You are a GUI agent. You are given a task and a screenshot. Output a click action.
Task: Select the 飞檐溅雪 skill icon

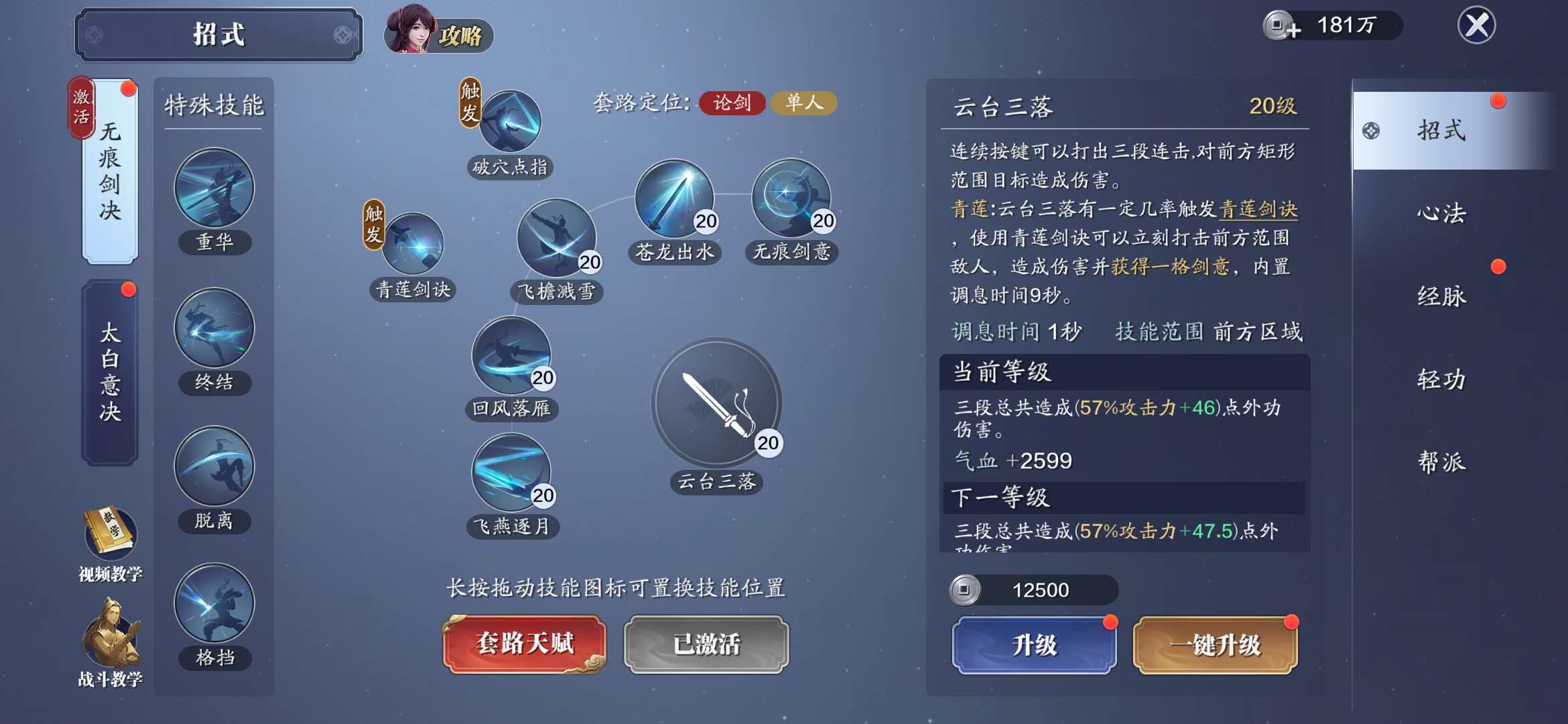point(556,241)
